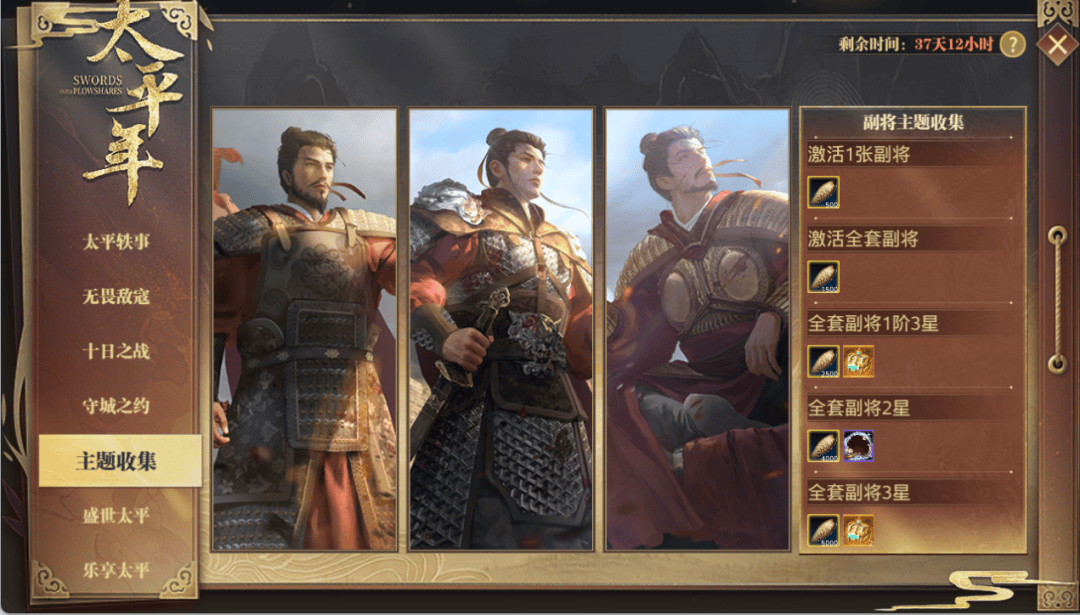Click the question mark help button
1080x615 pixels.
(x=1012, y=44)
